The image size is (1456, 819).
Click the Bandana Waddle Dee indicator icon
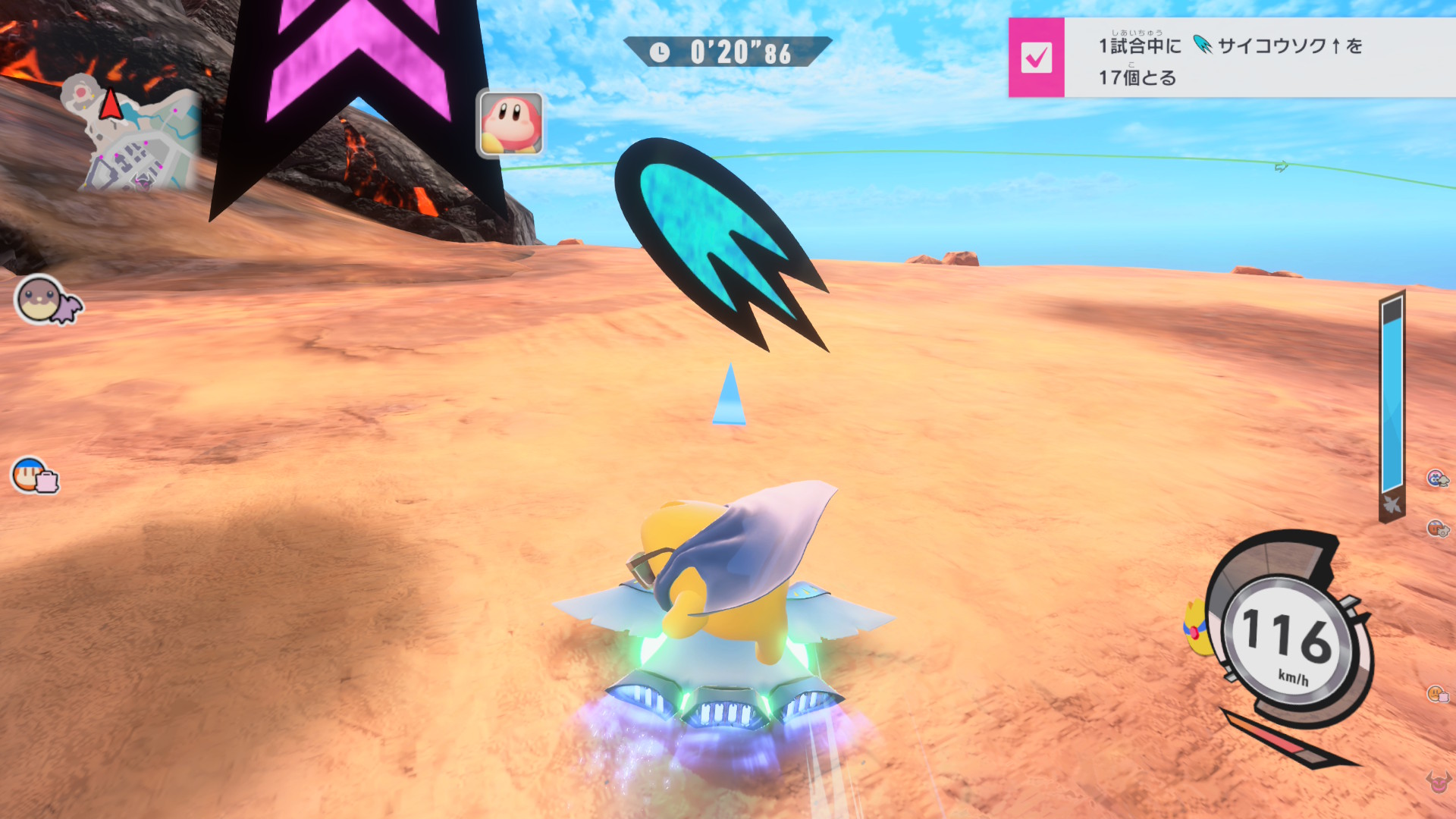click(33, 476)
